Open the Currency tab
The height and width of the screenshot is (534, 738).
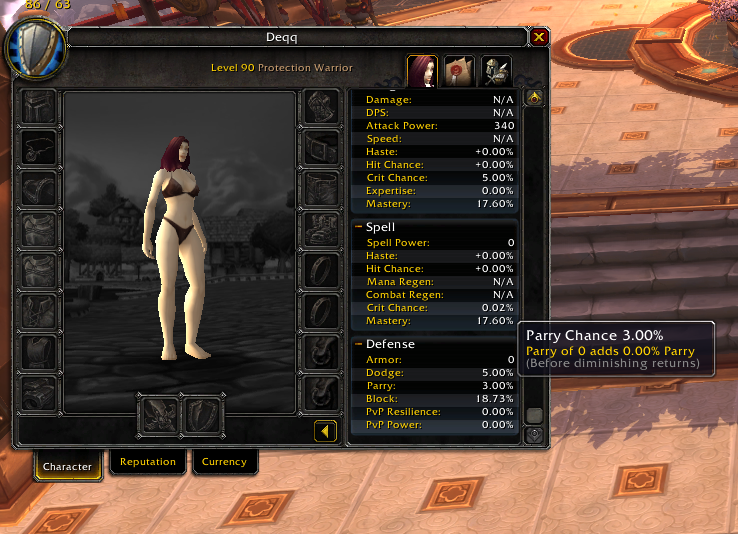tap(224, 462)
